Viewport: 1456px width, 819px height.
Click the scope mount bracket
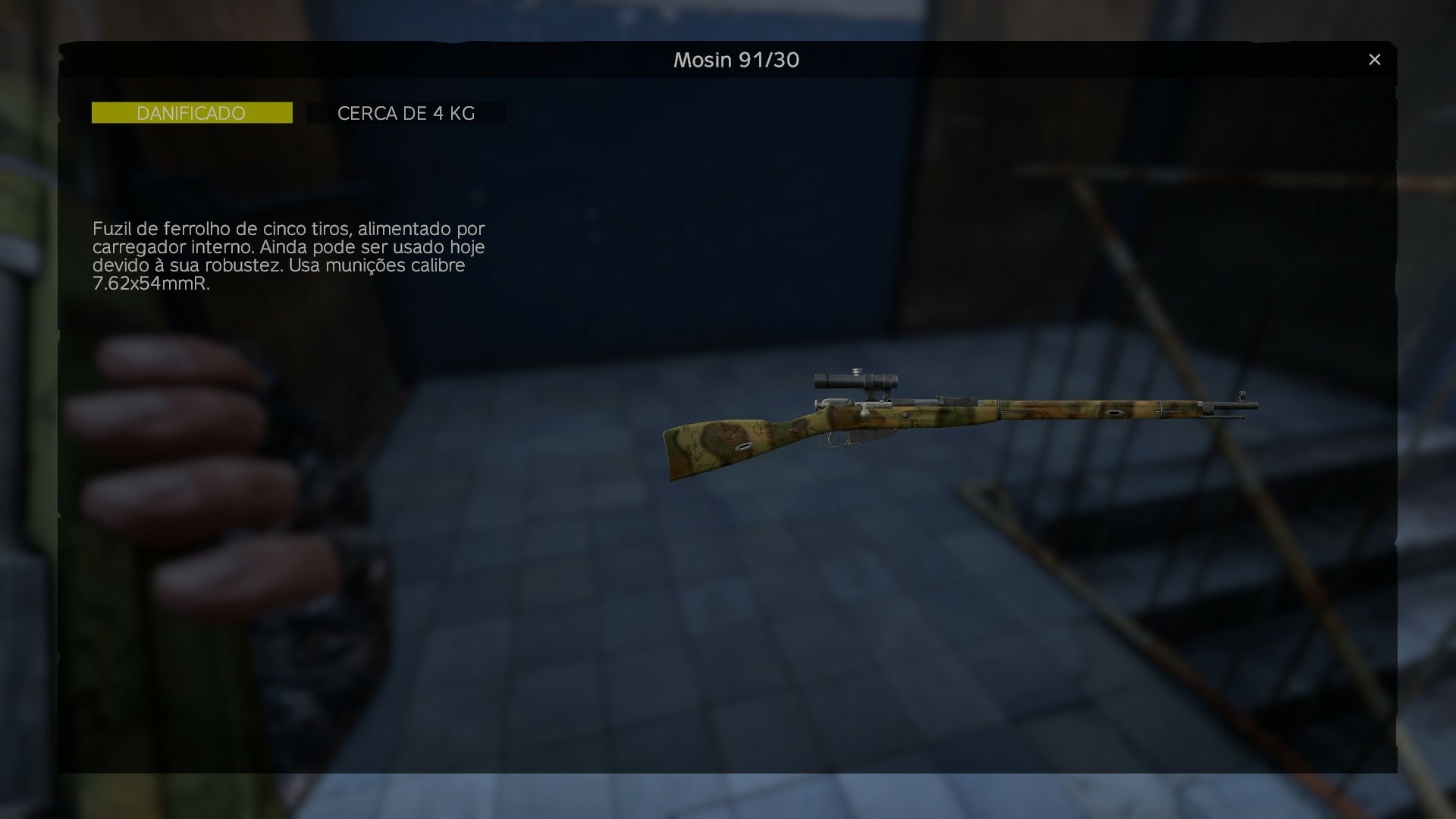872,394
